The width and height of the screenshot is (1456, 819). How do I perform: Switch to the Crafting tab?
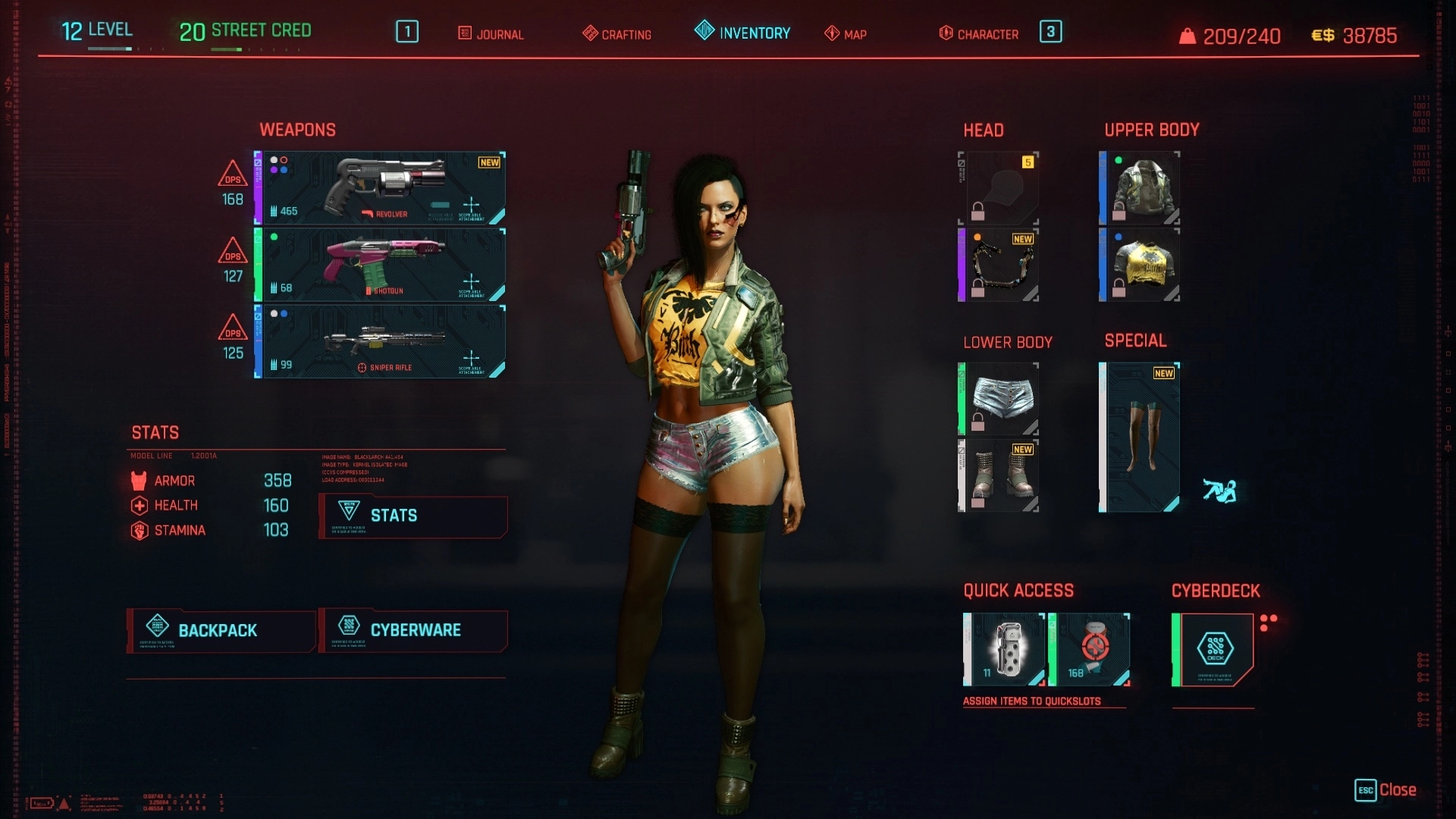(617, 34)
